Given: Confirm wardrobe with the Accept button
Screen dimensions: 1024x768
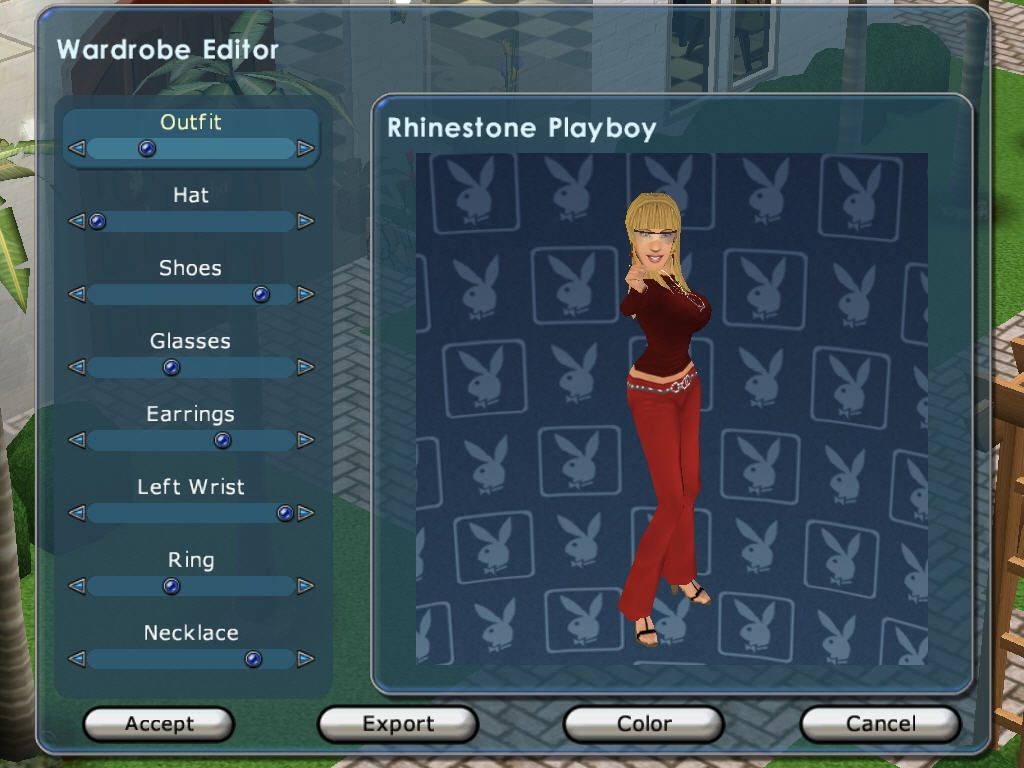Looking at the screenshot, I should point(158,724).
